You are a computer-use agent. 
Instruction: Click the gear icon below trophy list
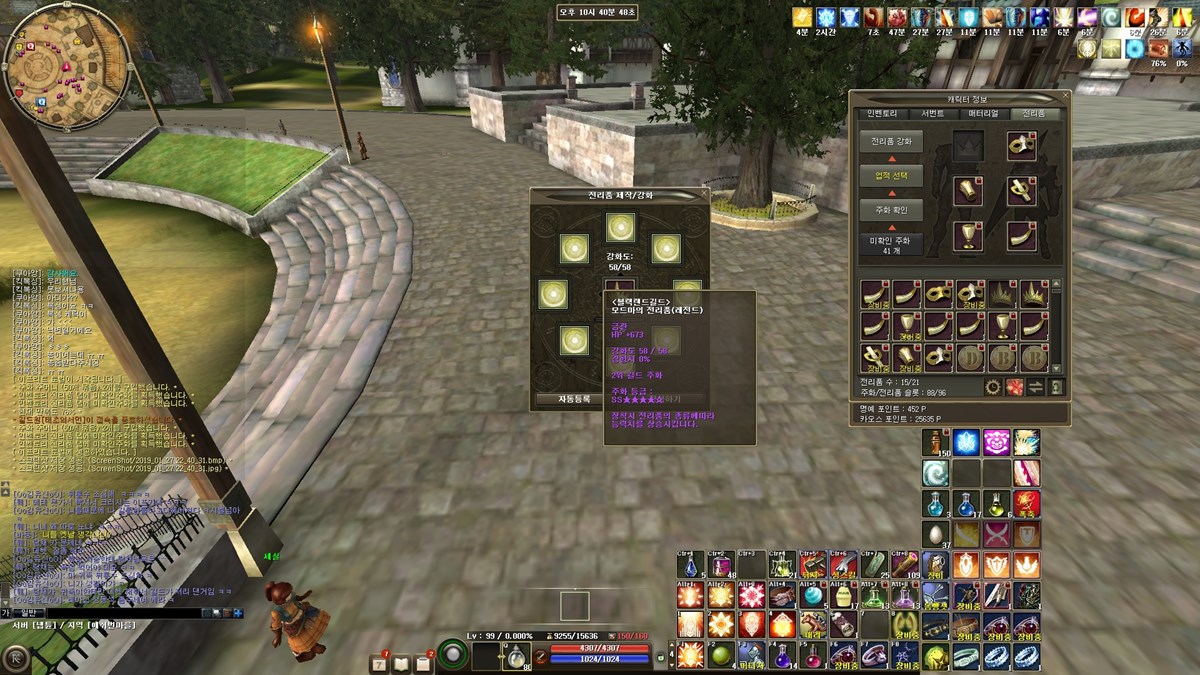(x=993, y=387)
